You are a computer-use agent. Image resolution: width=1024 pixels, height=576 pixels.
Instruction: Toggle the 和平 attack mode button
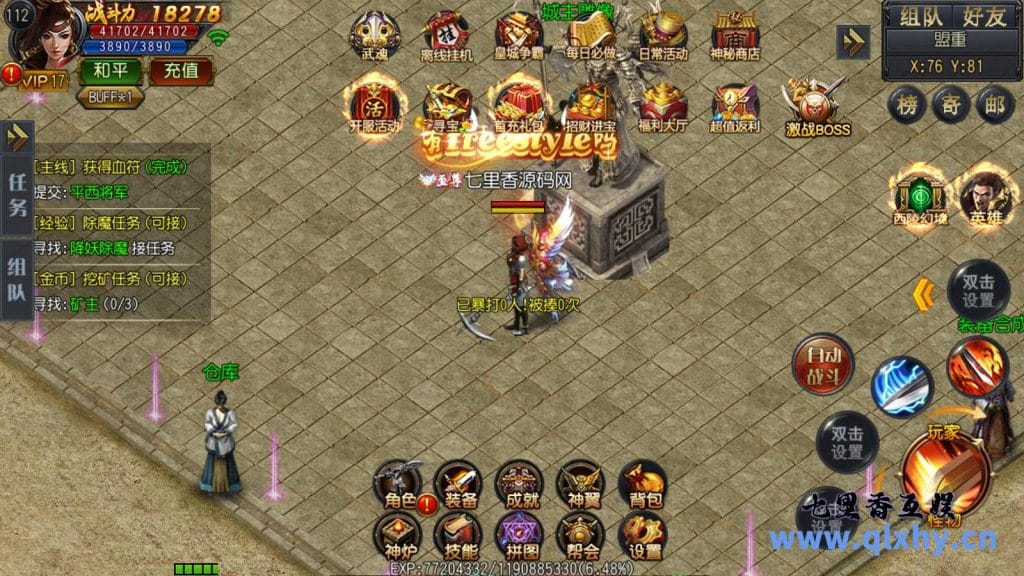coord(110,71)
